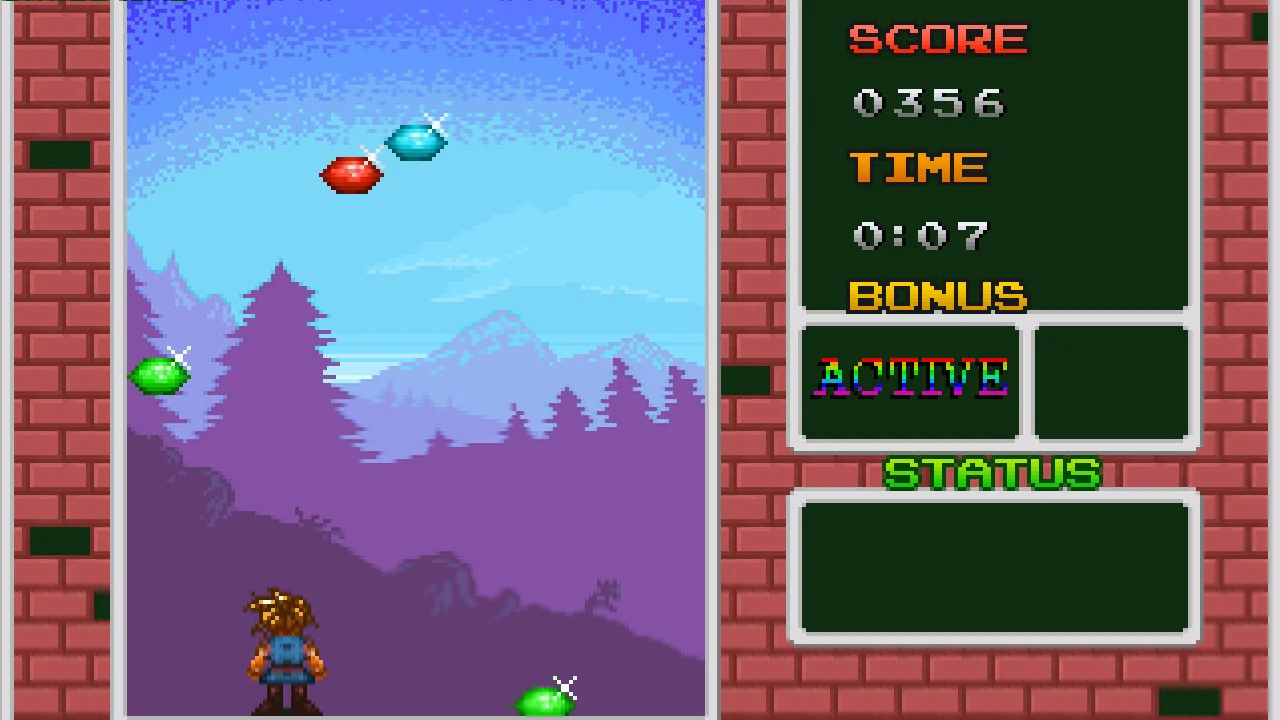Click the green candy on the left side

pyautogui.click(x=158, y=375)
